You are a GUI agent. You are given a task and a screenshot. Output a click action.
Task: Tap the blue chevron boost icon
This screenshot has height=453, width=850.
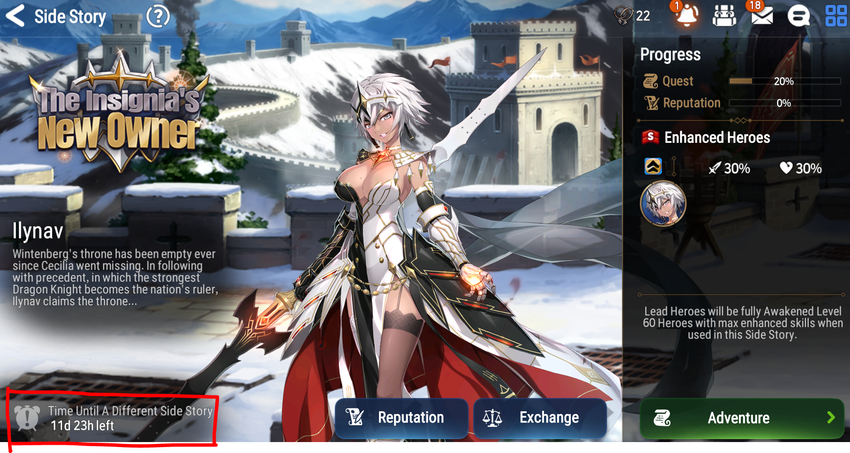[652, 167]
